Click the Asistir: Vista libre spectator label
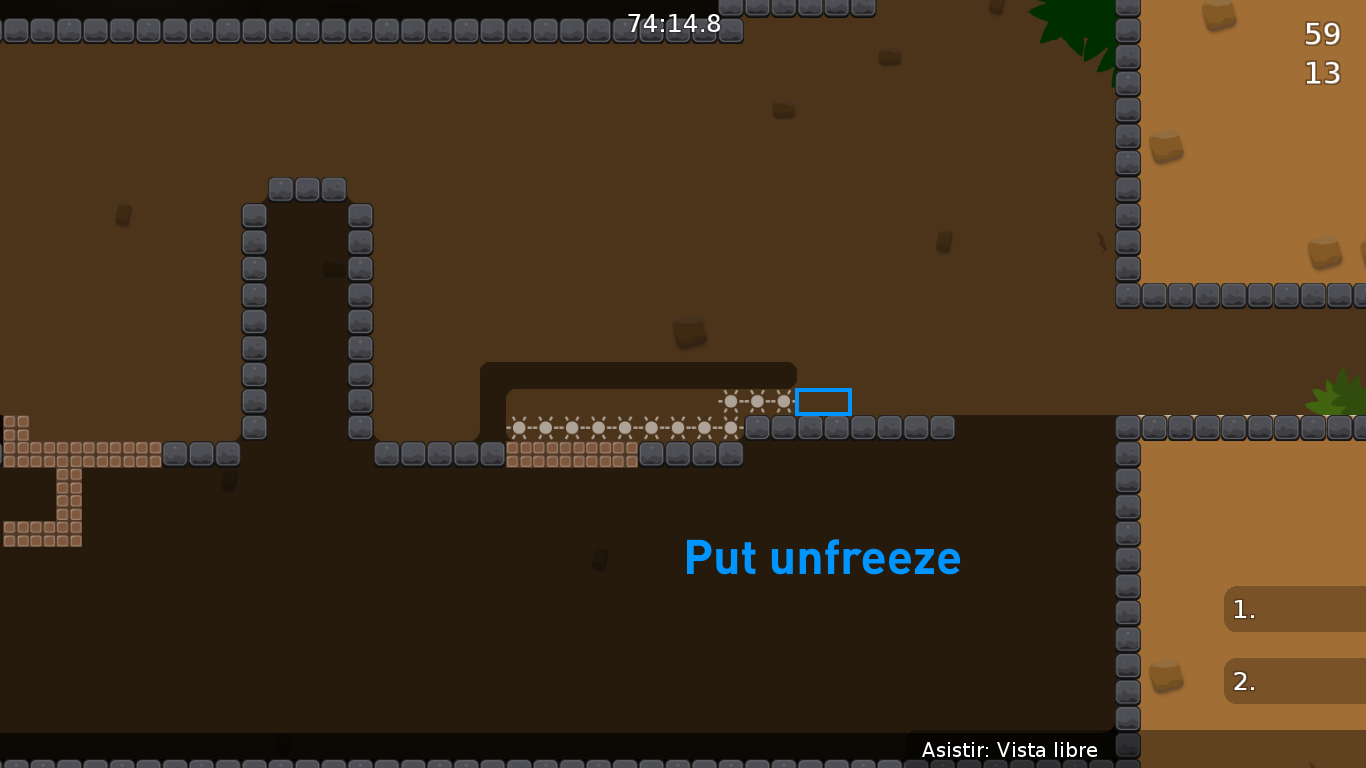This screenshot has width=1366, height=768. 1010,749
